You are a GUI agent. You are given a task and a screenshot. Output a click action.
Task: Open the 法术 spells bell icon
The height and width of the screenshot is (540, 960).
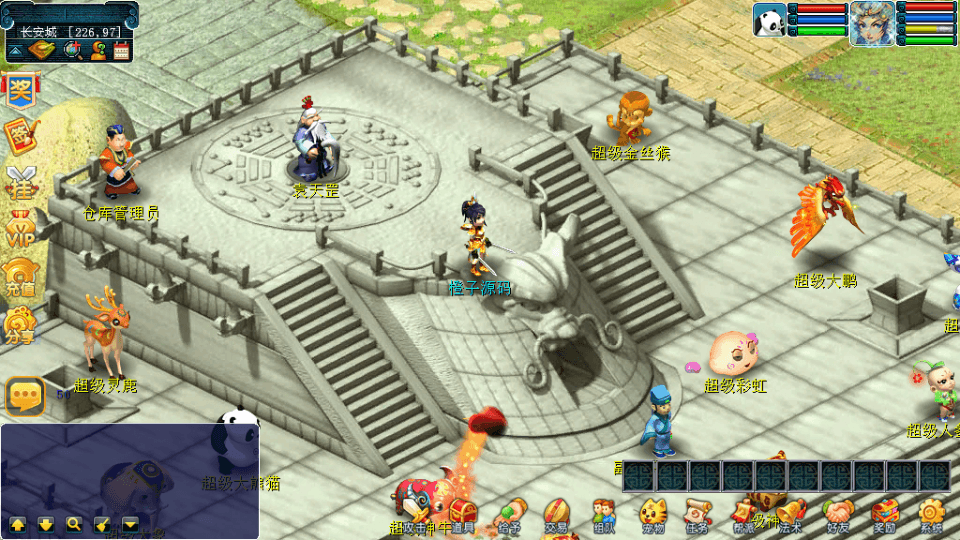(x=790, y=514)
